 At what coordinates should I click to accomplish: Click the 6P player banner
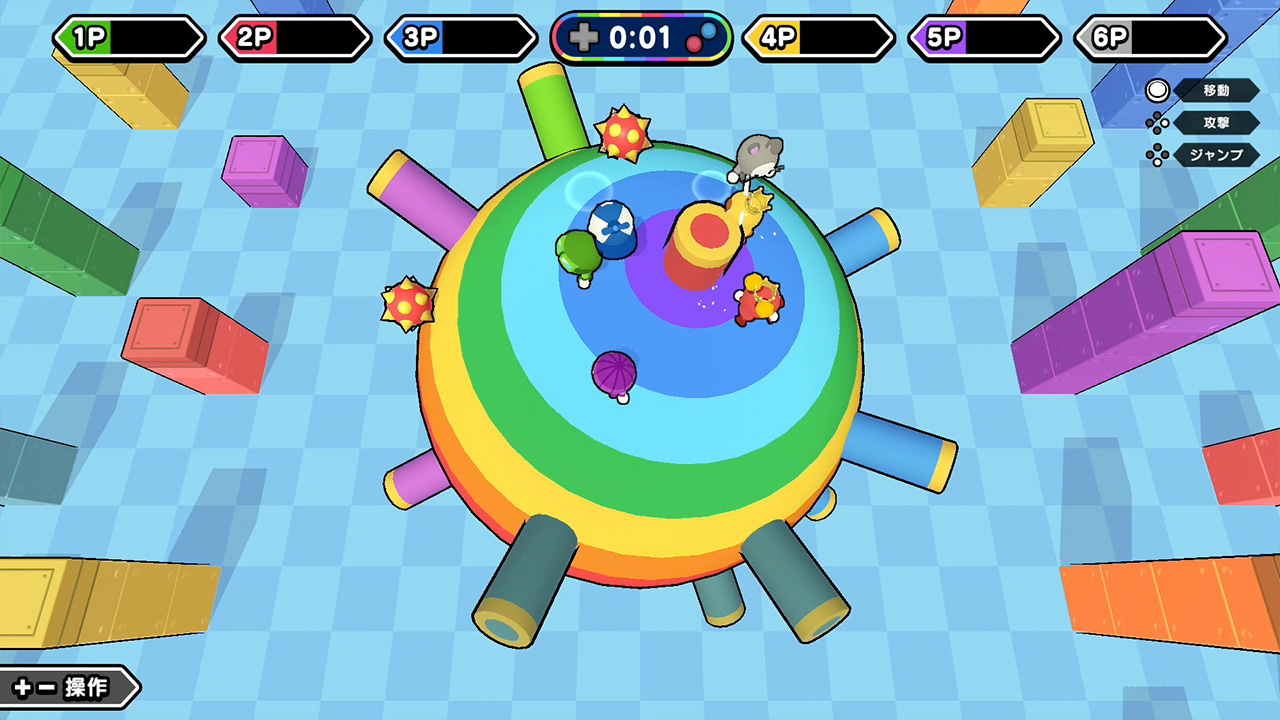[x=1148, y=37]
